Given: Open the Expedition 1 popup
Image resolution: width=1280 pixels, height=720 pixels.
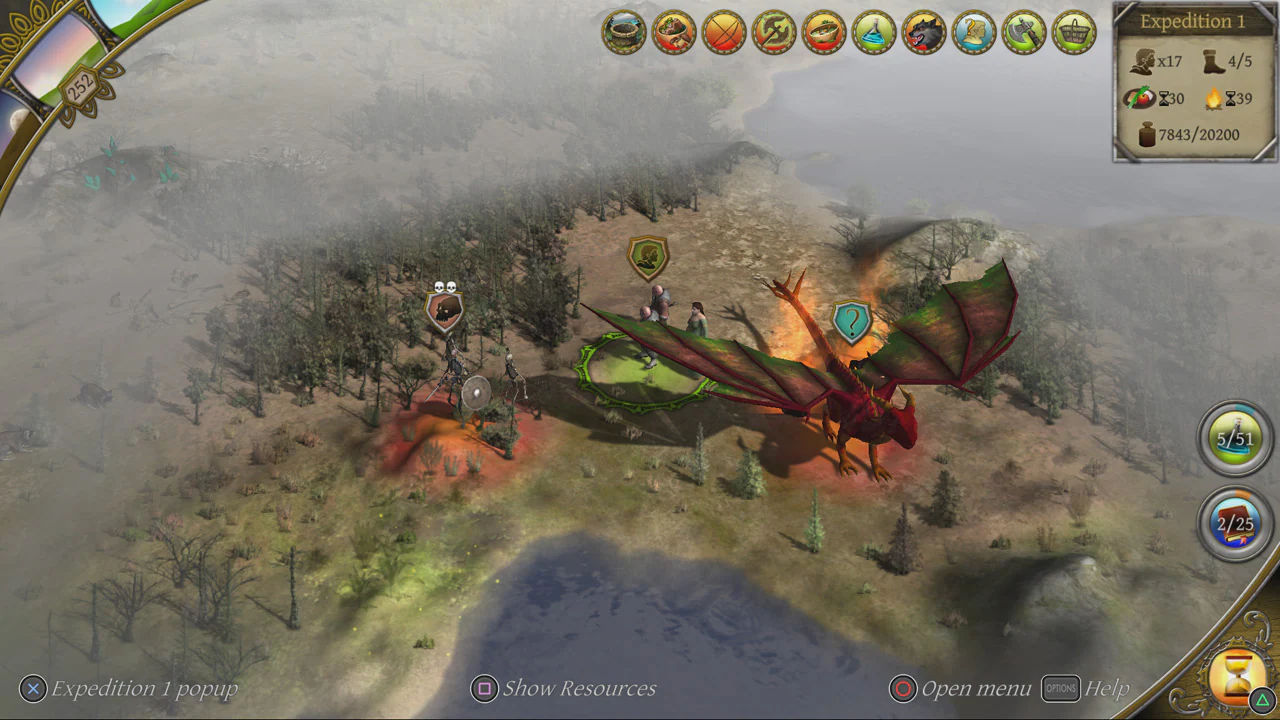Looking at the screenshot, I should [x=33, y=688].
